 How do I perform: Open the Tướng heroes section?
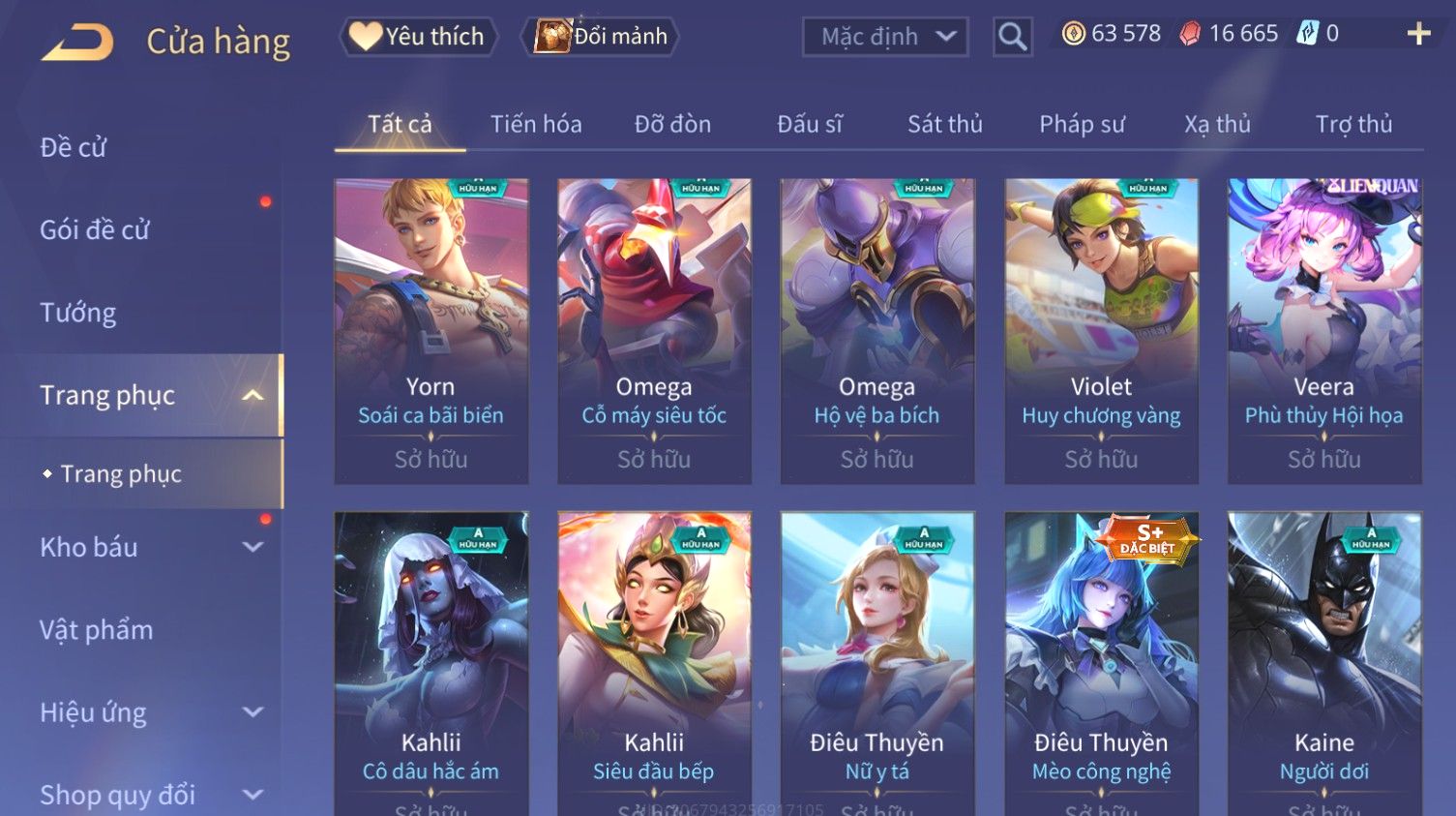point(78,313)
